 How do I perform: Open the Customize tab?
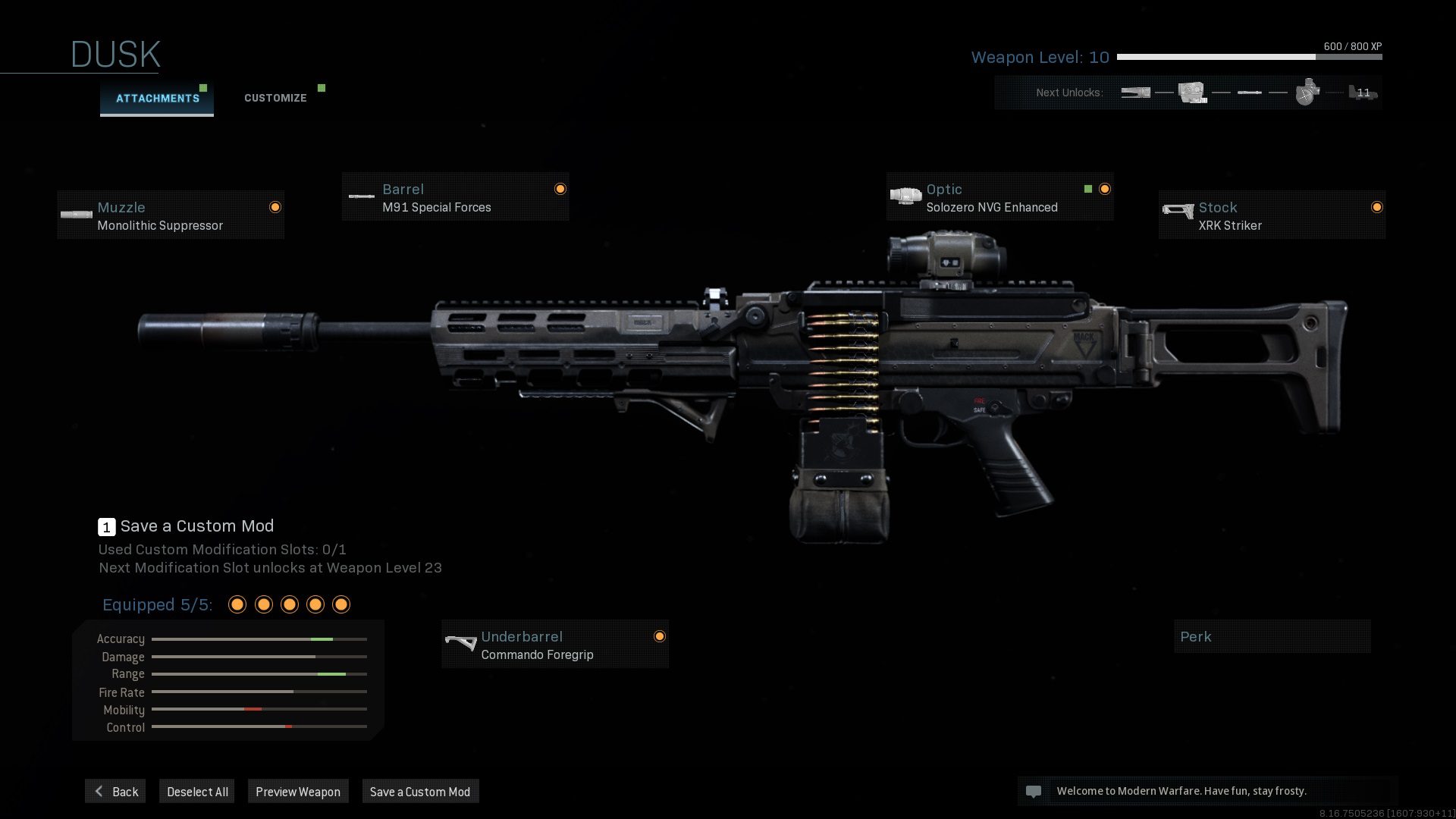click(275, 99)
